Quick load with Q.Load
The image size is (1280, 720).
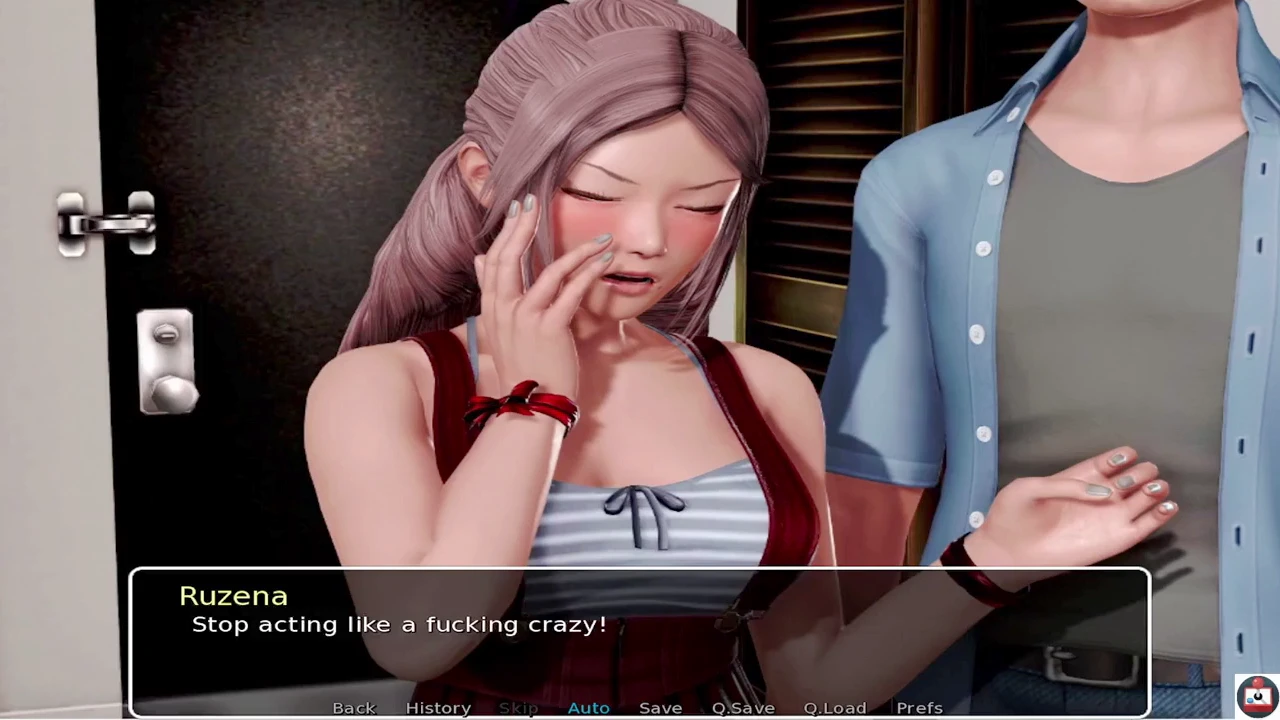834,708
